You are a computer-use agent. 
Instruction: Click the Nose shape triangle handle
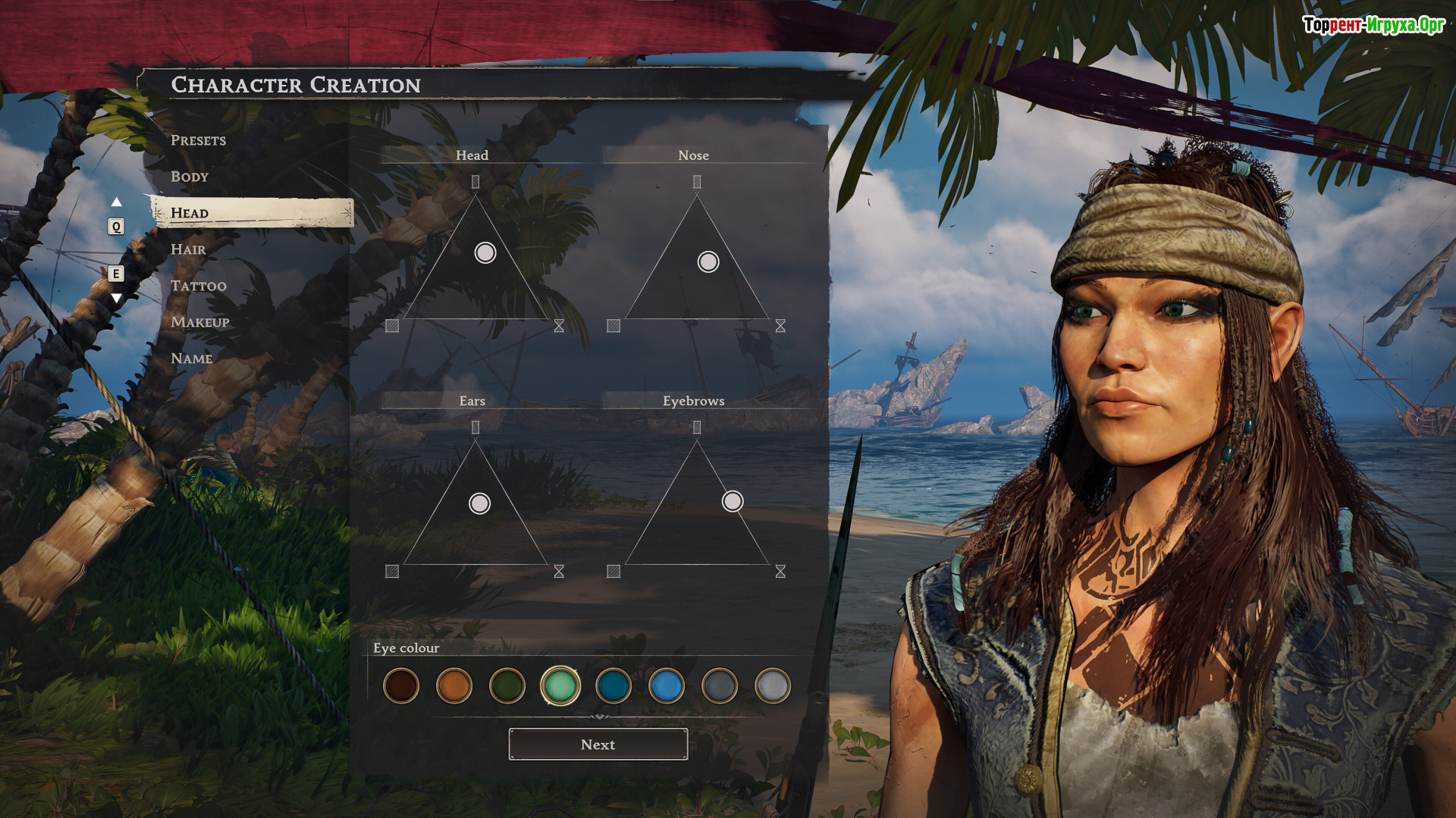(x=708, y=262)
